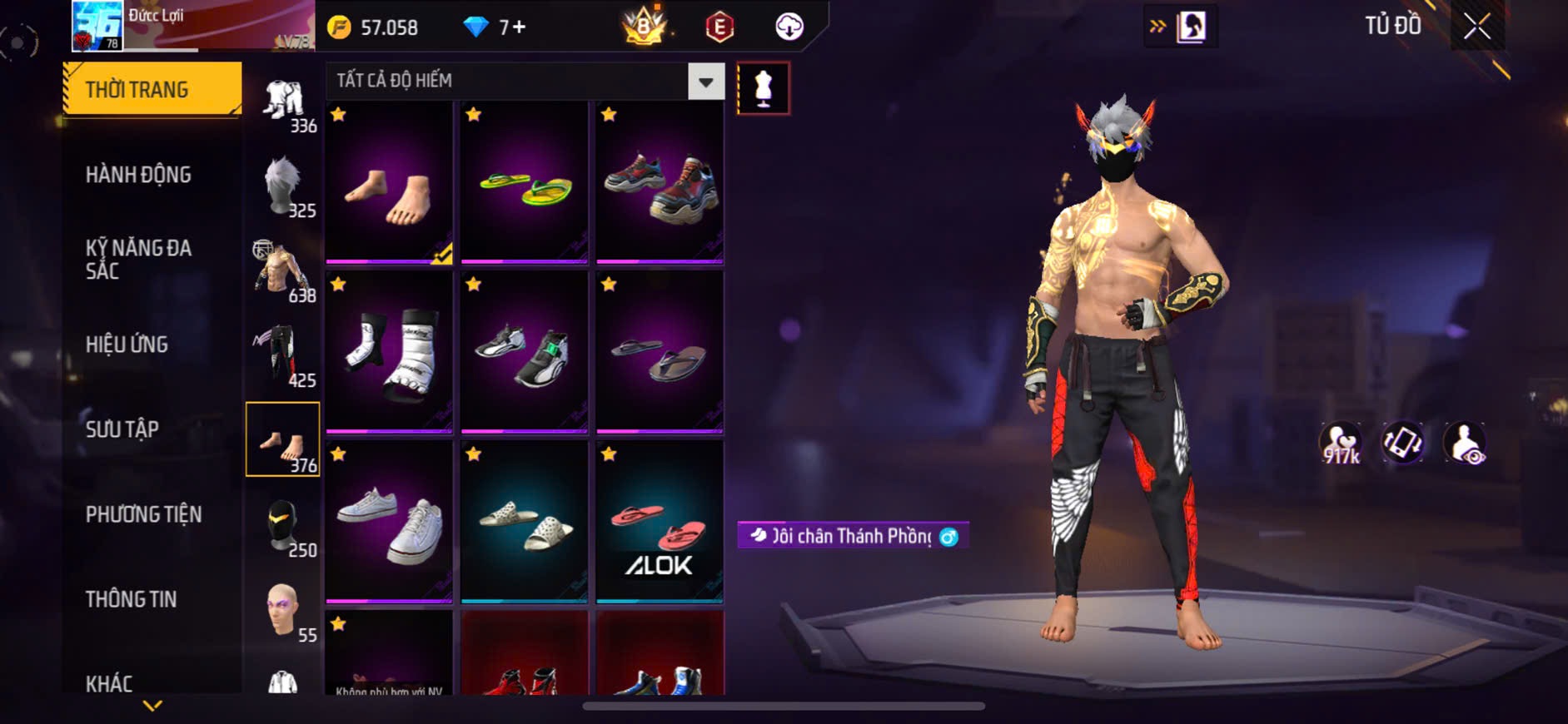Open the HÀNH ĐỘNG menu entry

(138, 175)
